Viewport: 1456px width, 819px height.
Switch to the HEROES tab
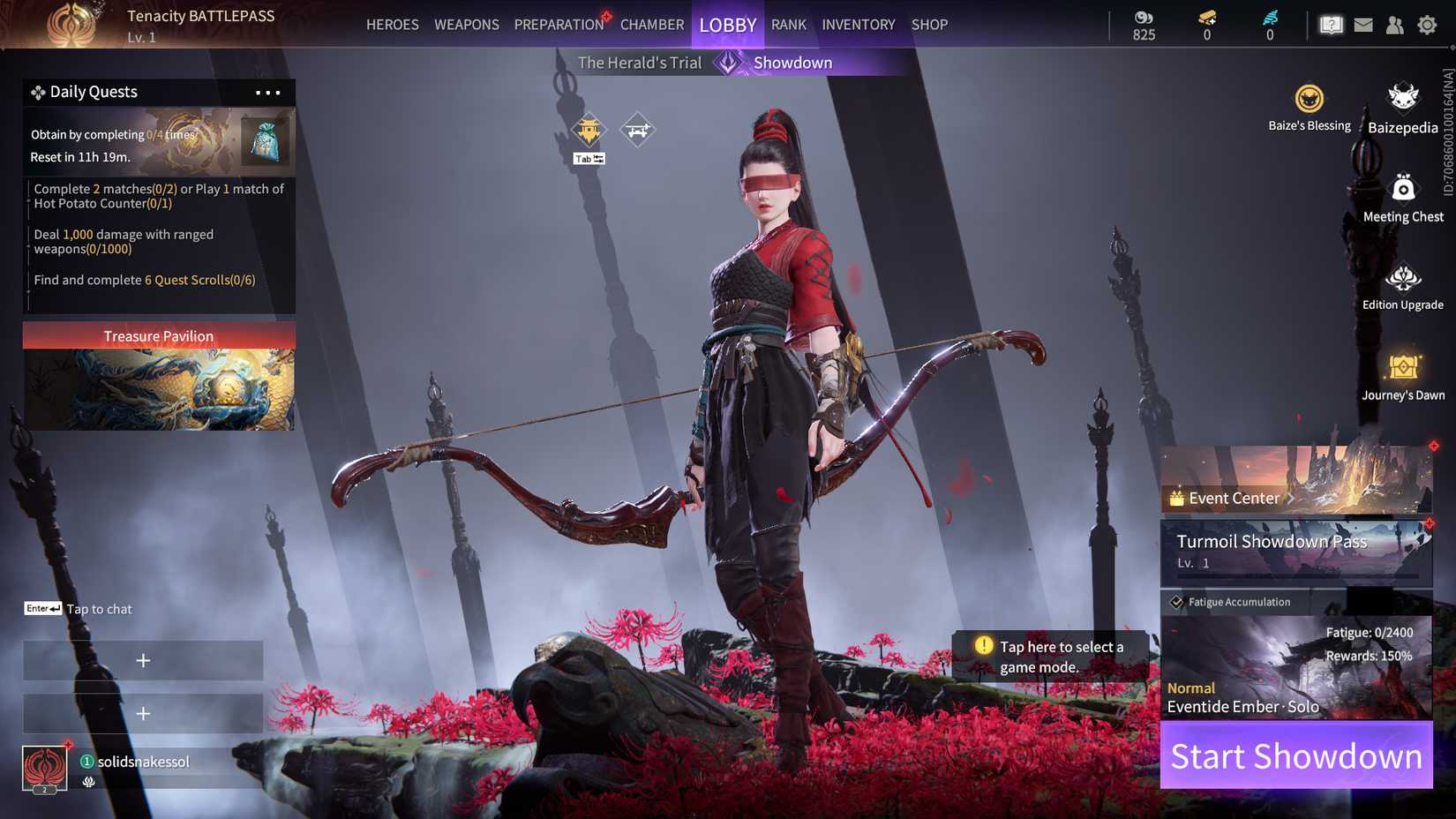[392, 24]
